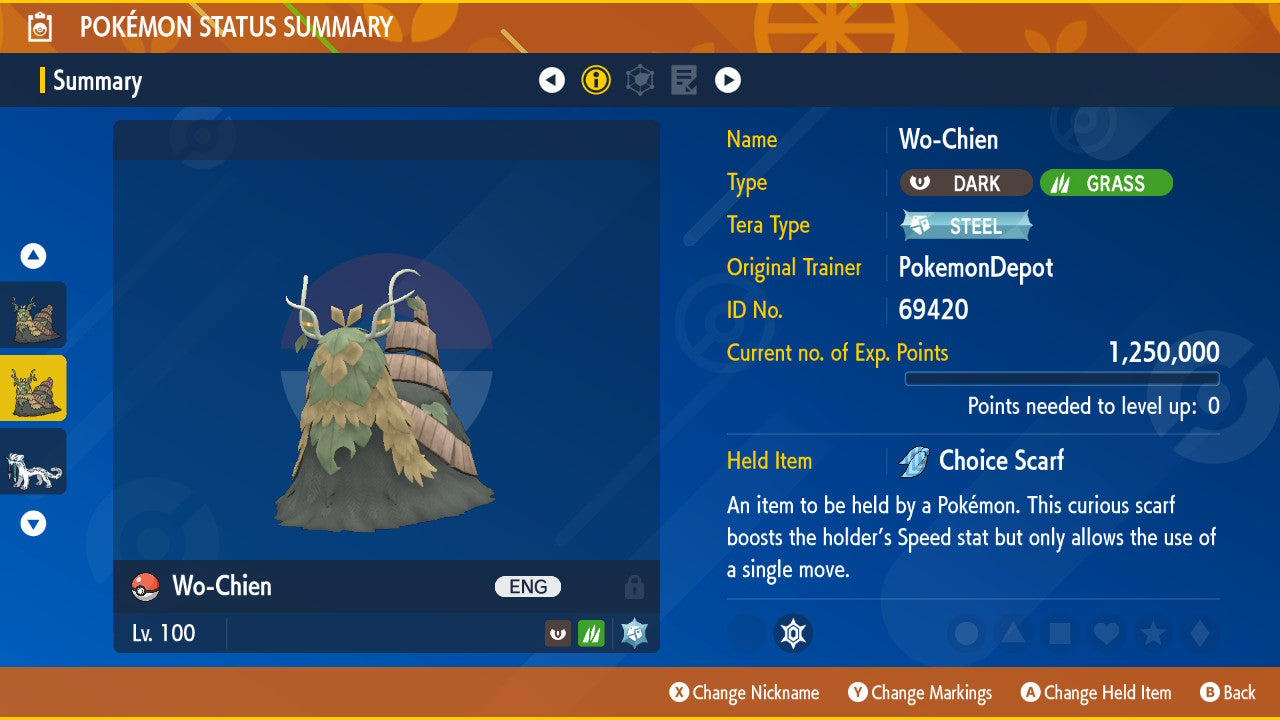Image resolution: width=1280 pixels, height=720 pixels.
Task: Toggle the diamond marking
Action: click(1198, 633)
